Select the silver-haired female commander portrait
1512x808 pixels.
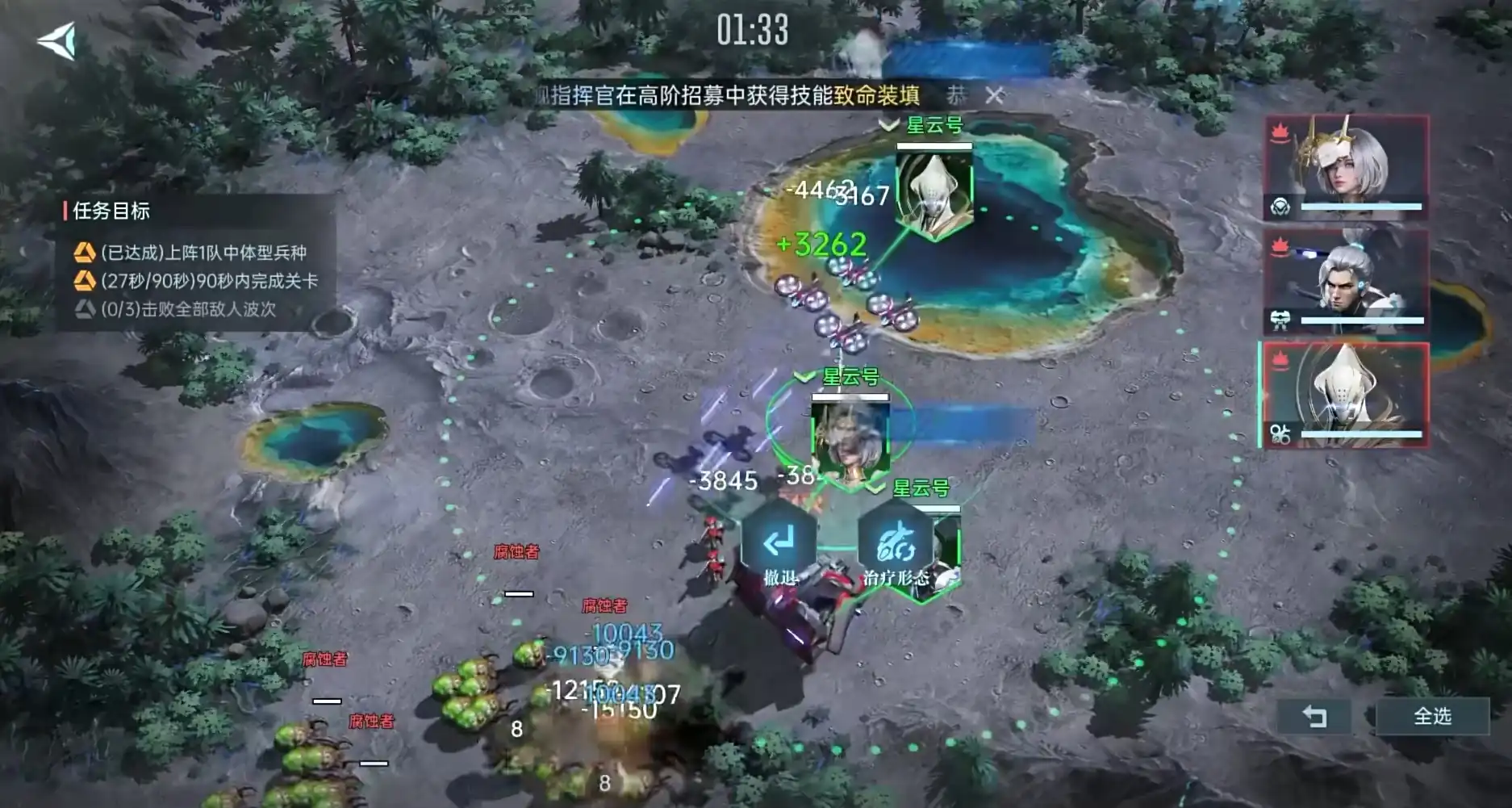pos(1346,167)
